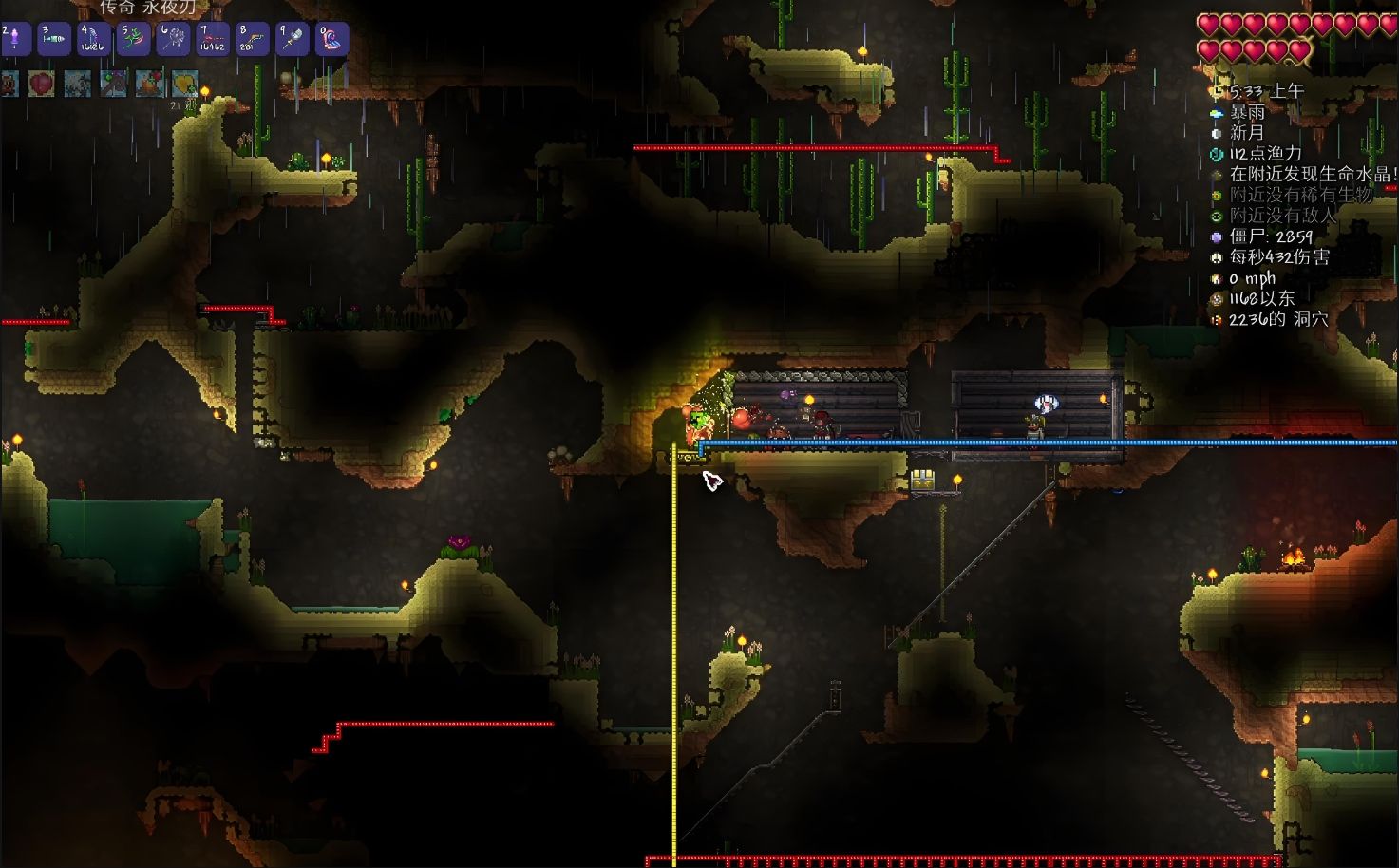Select the white flower staff in slot 6

click(x=173, y=40)
